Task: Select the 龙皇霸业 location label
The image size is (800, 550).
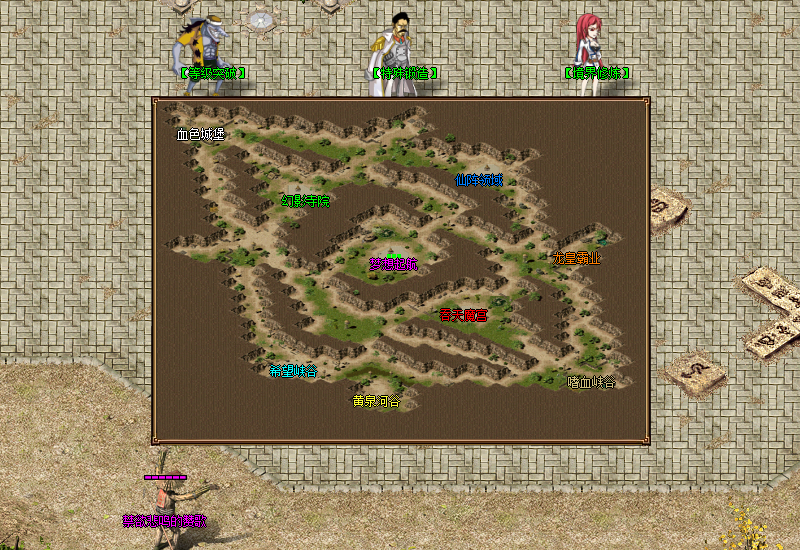Action: 577,257
